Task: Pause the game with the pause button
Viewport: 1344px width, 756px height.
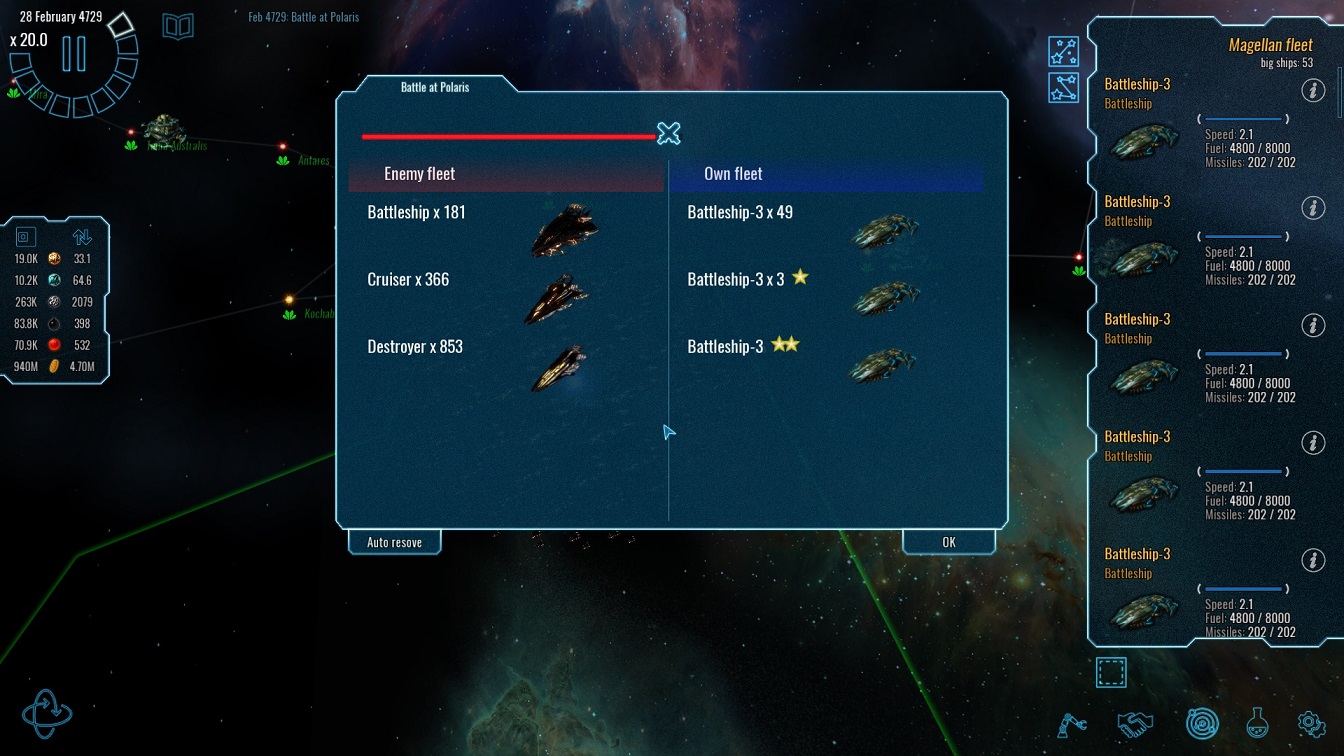Action: (x=74, y=53)
